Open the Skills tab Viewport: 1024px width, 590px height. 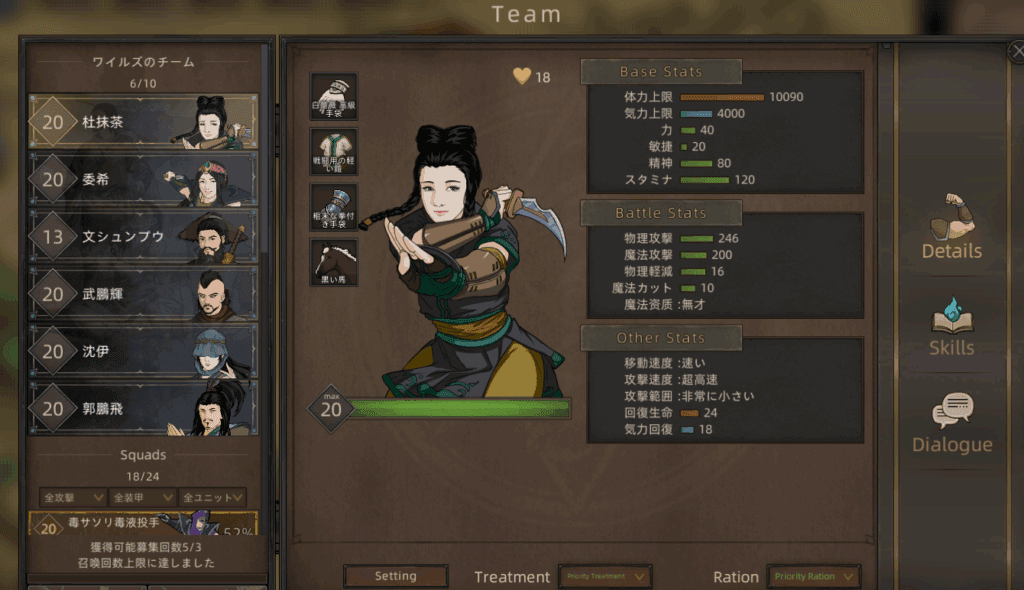[951, 327]
